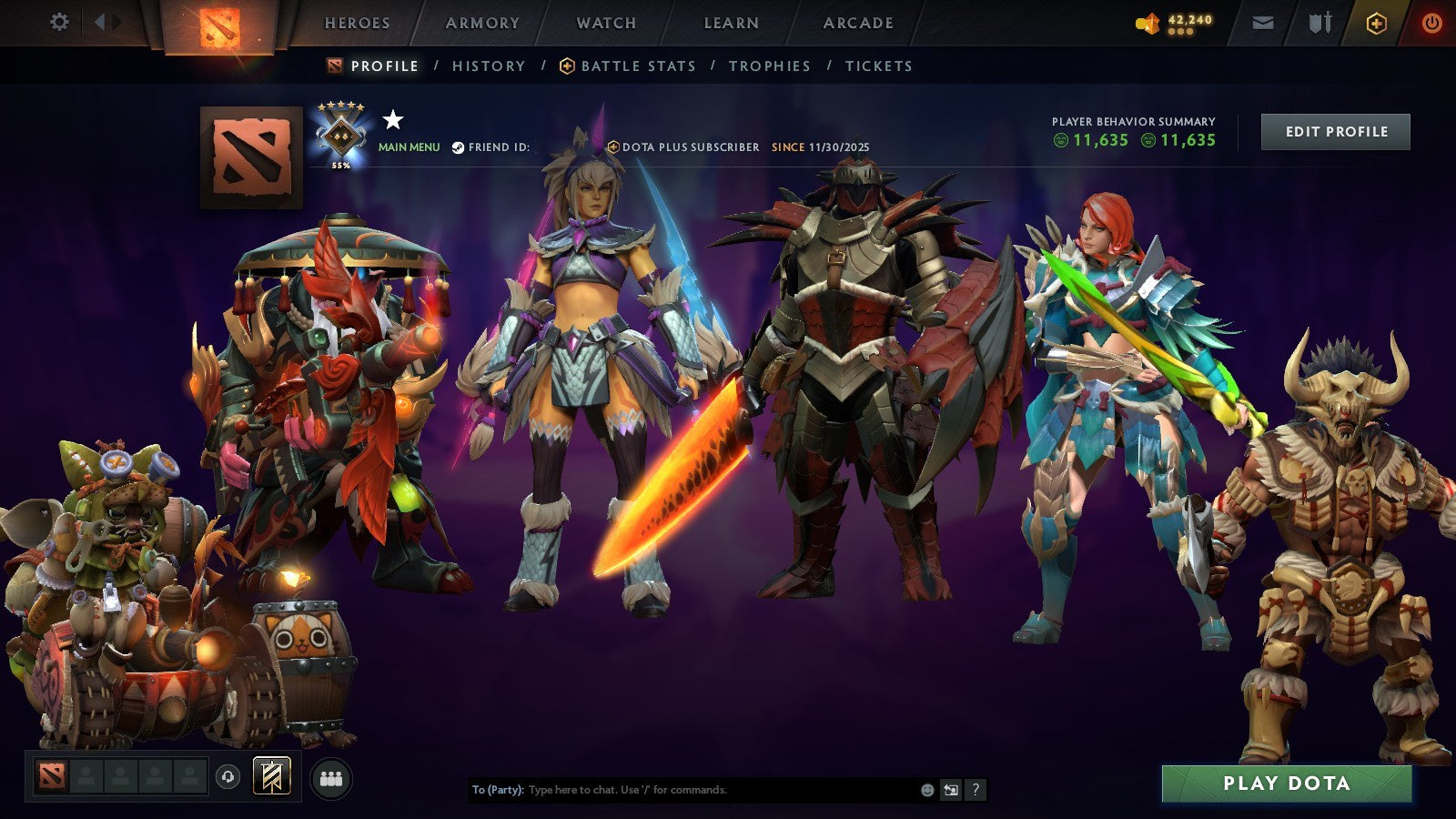Toggle the friends list people icon
The width and height of the screenshot is (1456, 819).
[332, 778]
